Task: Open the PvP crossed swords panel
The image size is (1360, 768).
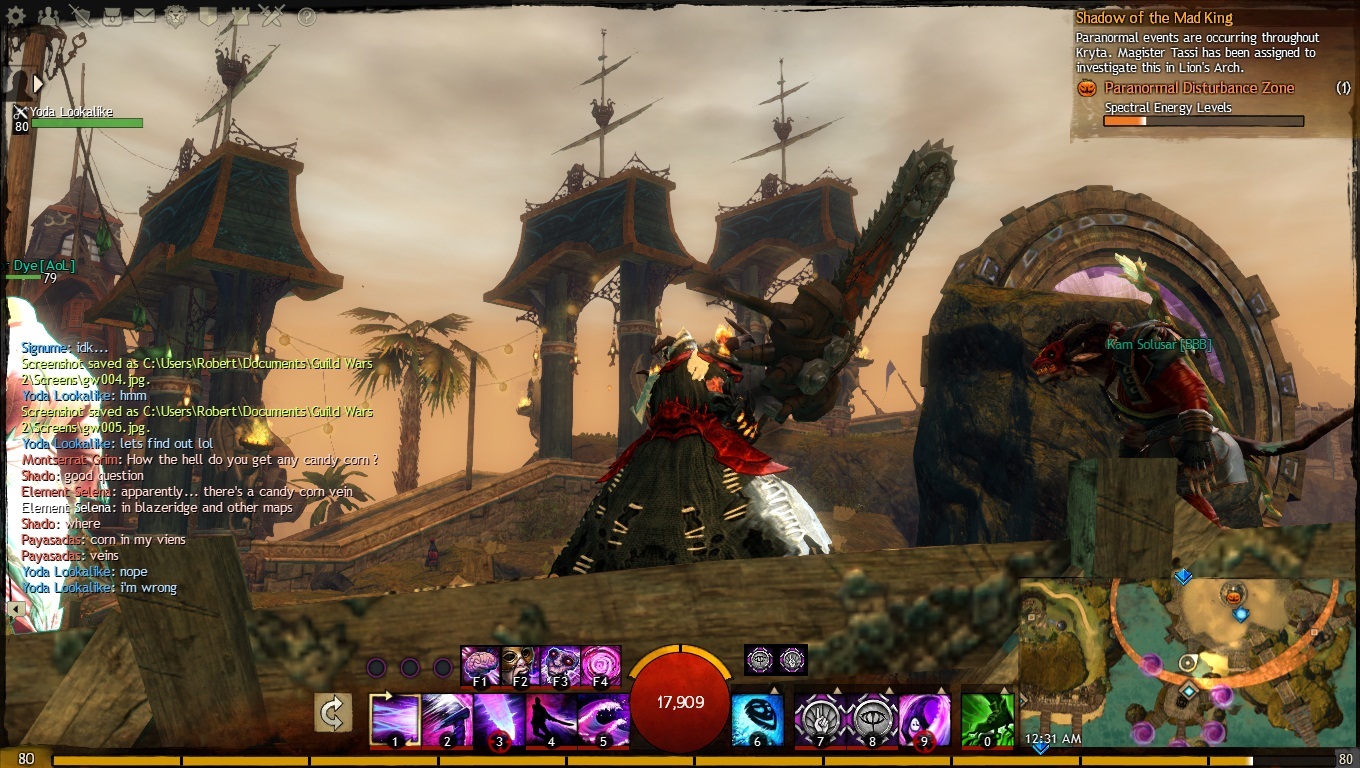Action: pos(273,16)
